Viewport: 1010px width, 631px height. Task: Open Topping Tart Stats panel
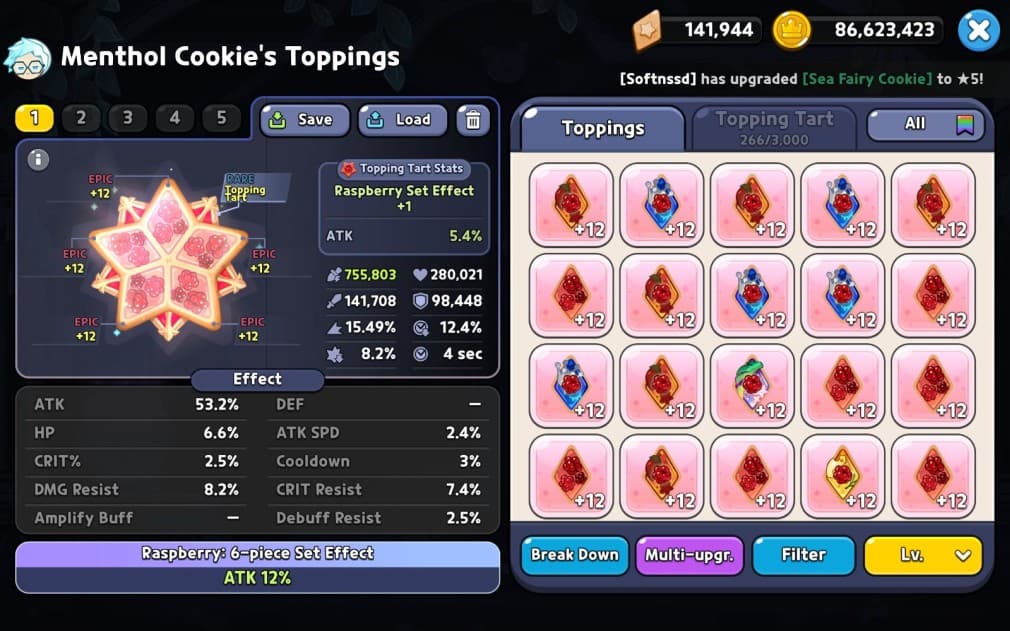(x=404, y=169)
